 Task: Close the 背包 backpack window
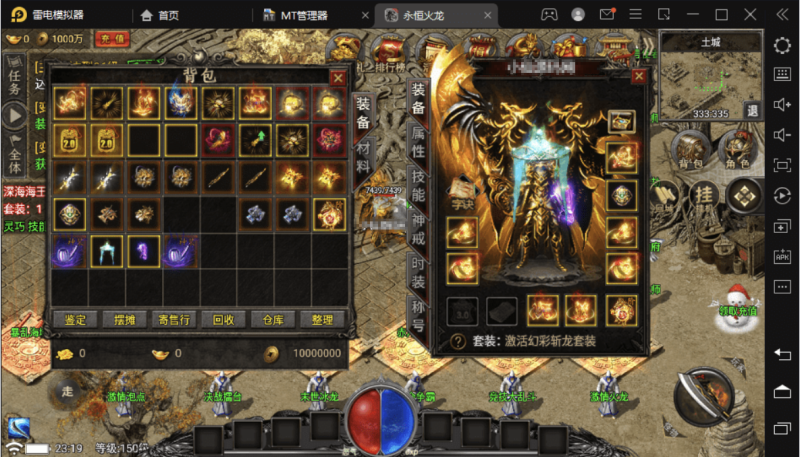(338, 77)
